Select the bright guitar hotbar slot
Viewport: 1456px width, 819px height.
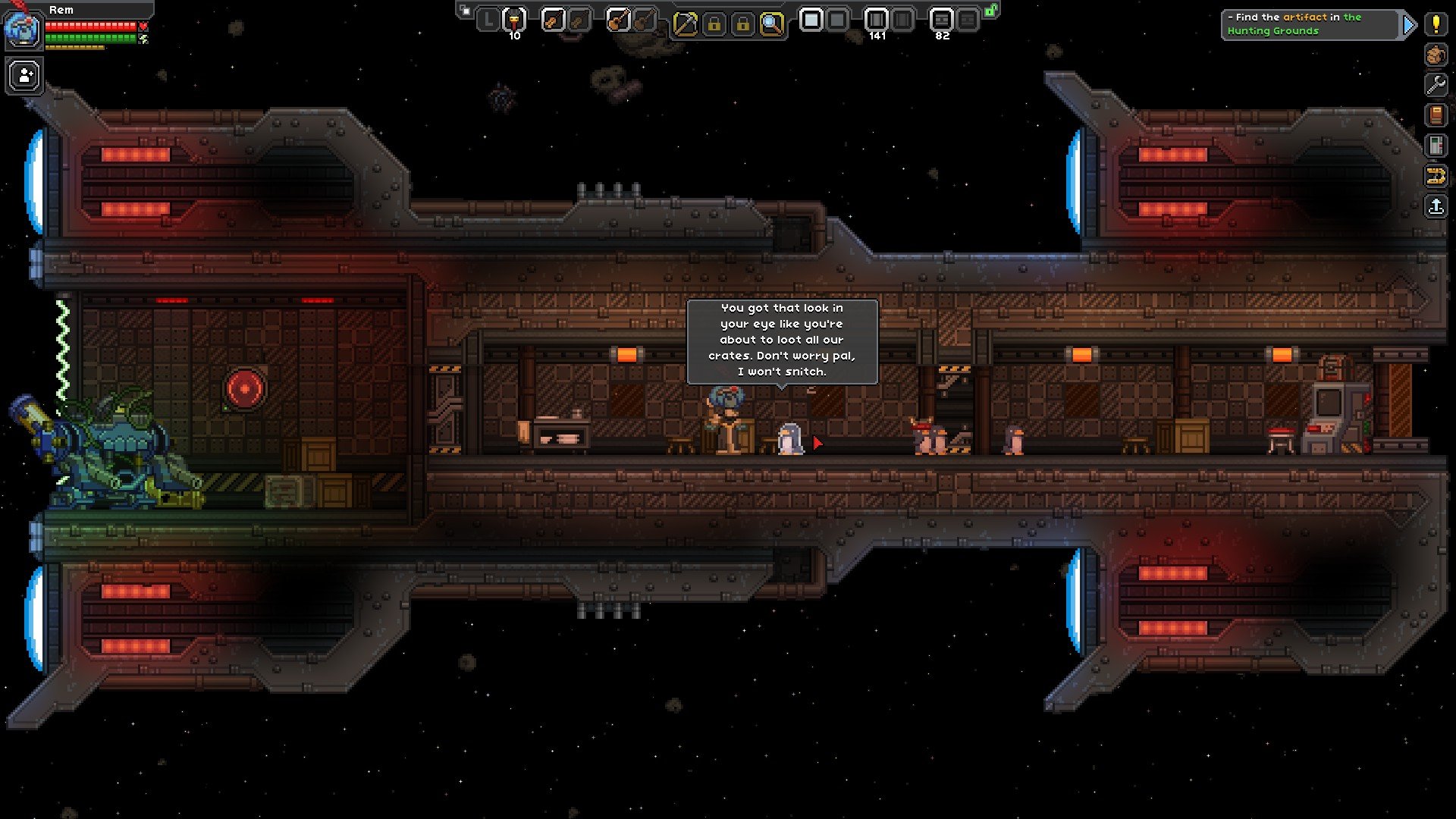pyautogui.click(x=618, y=20)
